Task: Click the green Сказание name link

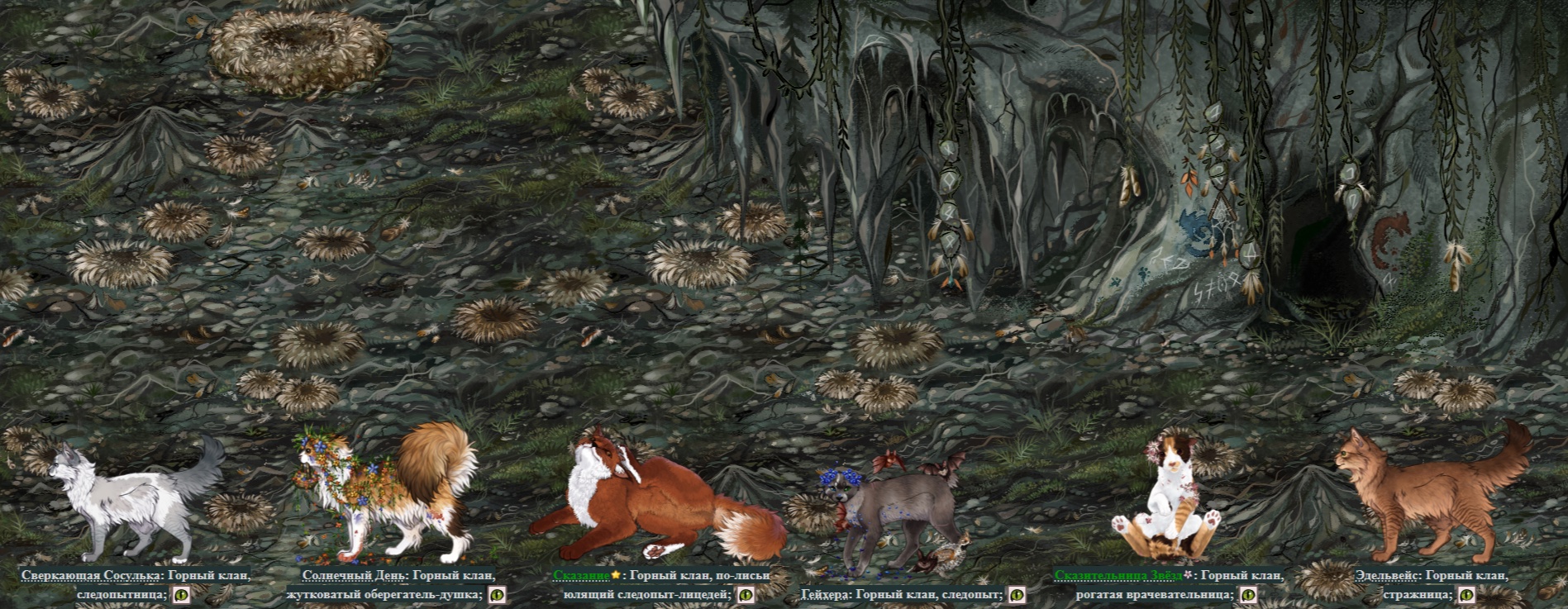Action: [581, 575]
